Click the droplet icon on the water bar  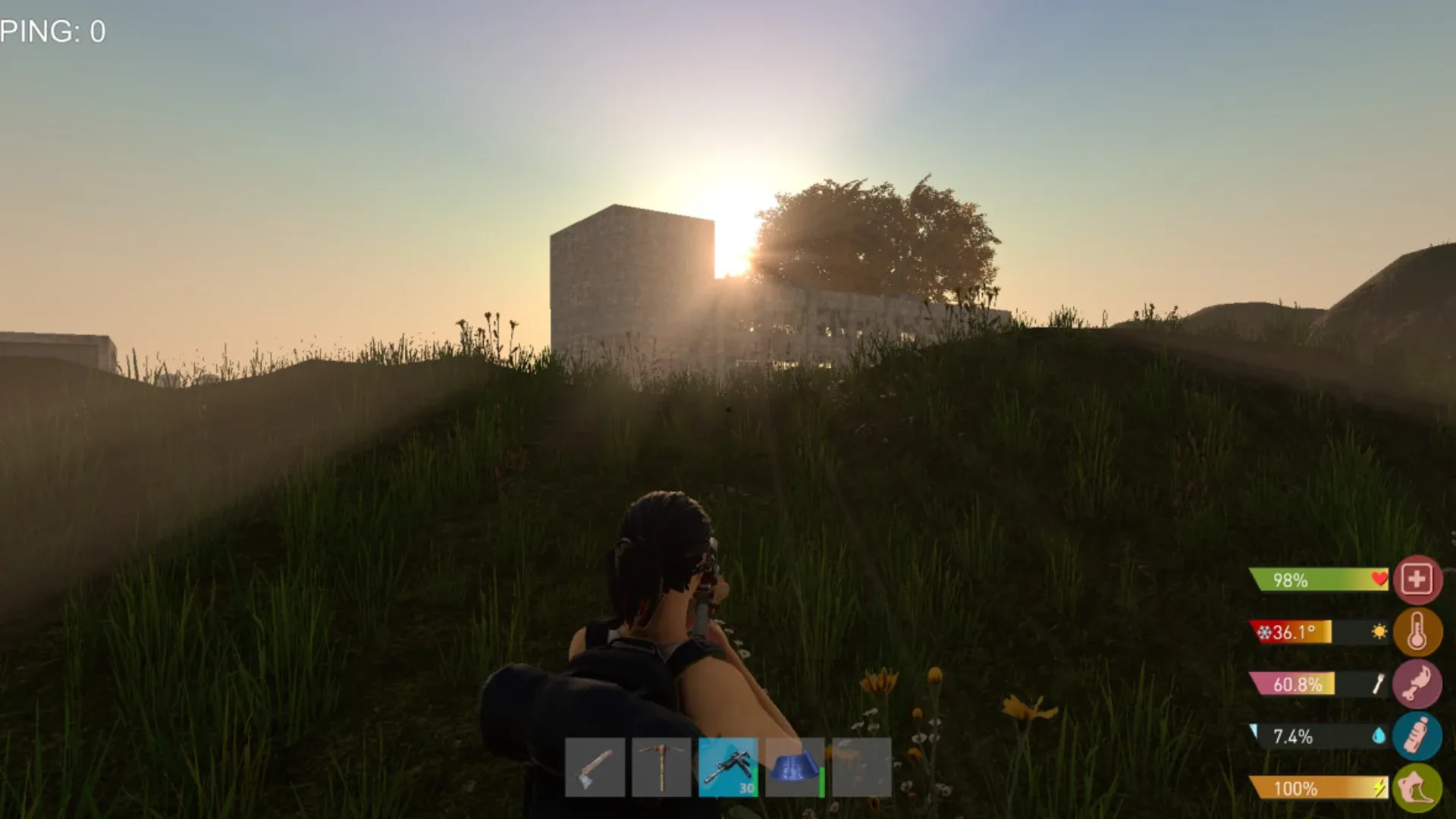click(x=1378, y=735)
